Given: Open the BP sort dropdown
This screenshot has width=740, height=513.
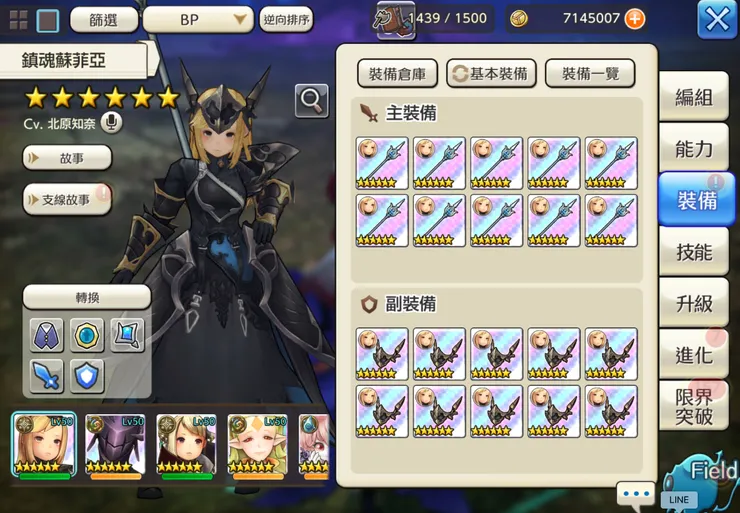Looking at the screenshot, I should click(x=197, y=19).
